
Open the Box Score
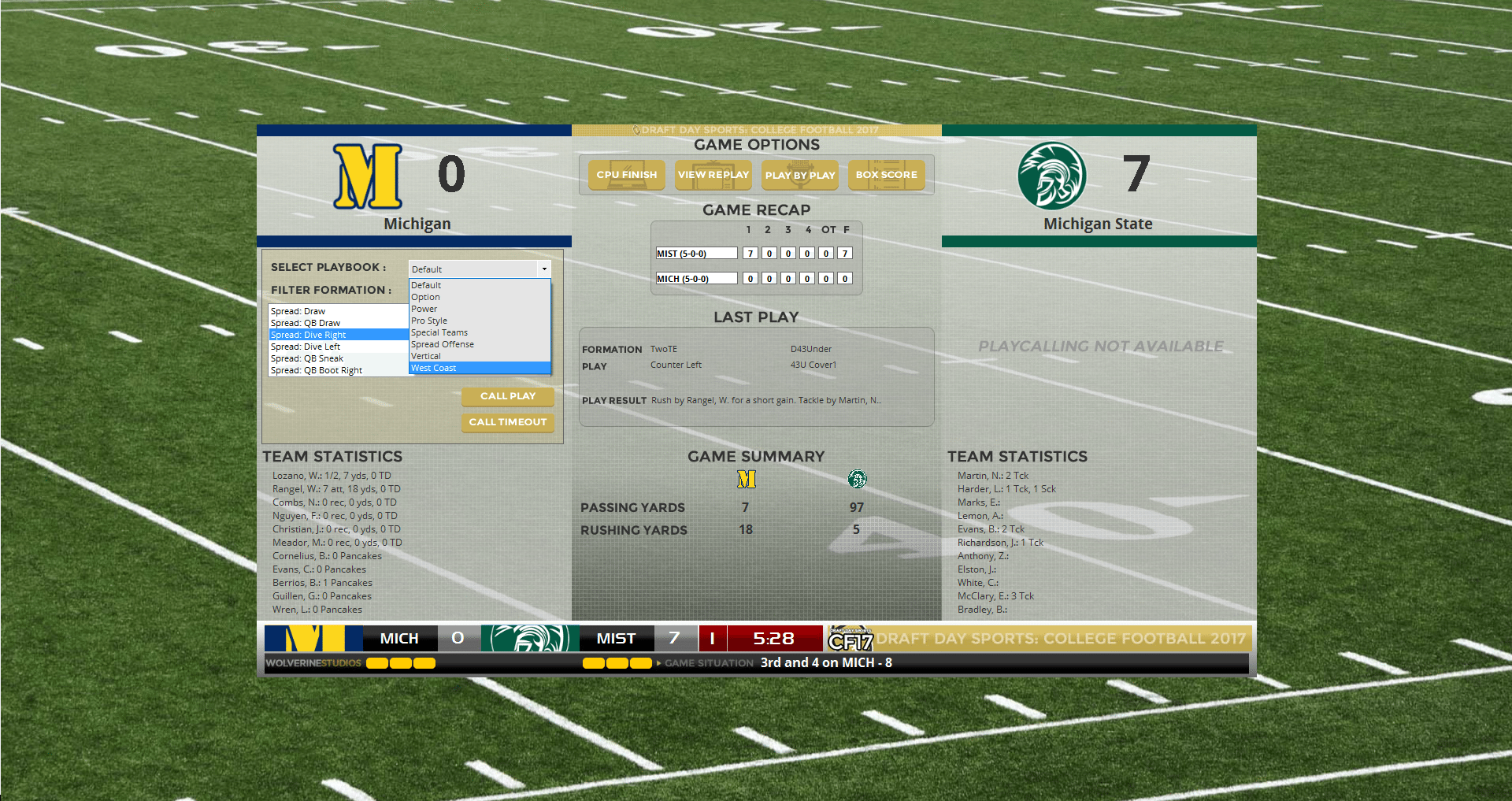(886, 175)
